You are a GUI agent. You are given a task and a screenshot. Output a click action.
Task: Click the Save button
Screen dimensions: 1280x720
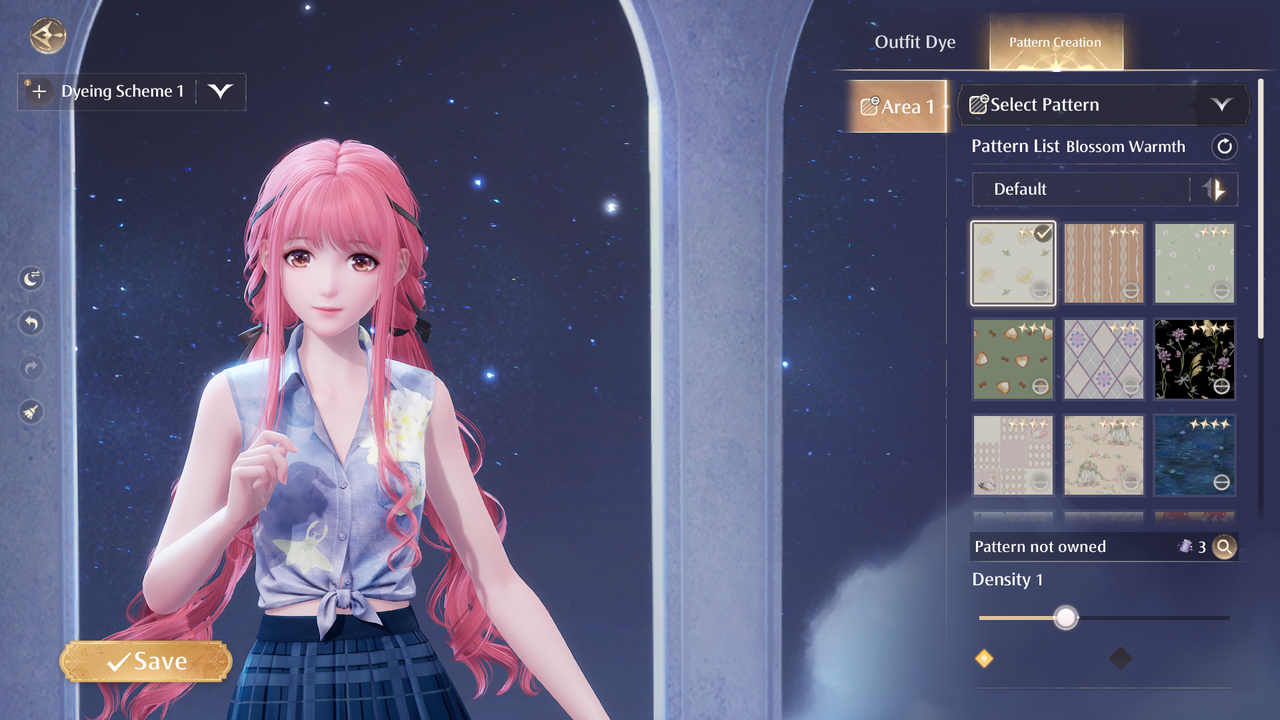146,661
